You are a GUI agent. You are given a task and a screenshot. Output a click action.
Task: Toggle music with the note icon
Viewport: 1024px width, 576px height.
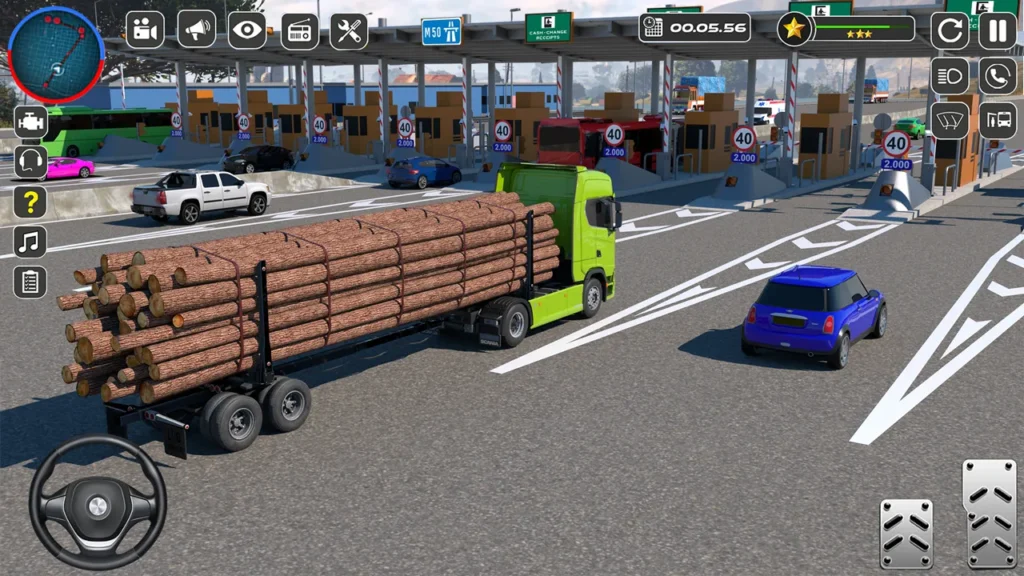click(30, 242)
